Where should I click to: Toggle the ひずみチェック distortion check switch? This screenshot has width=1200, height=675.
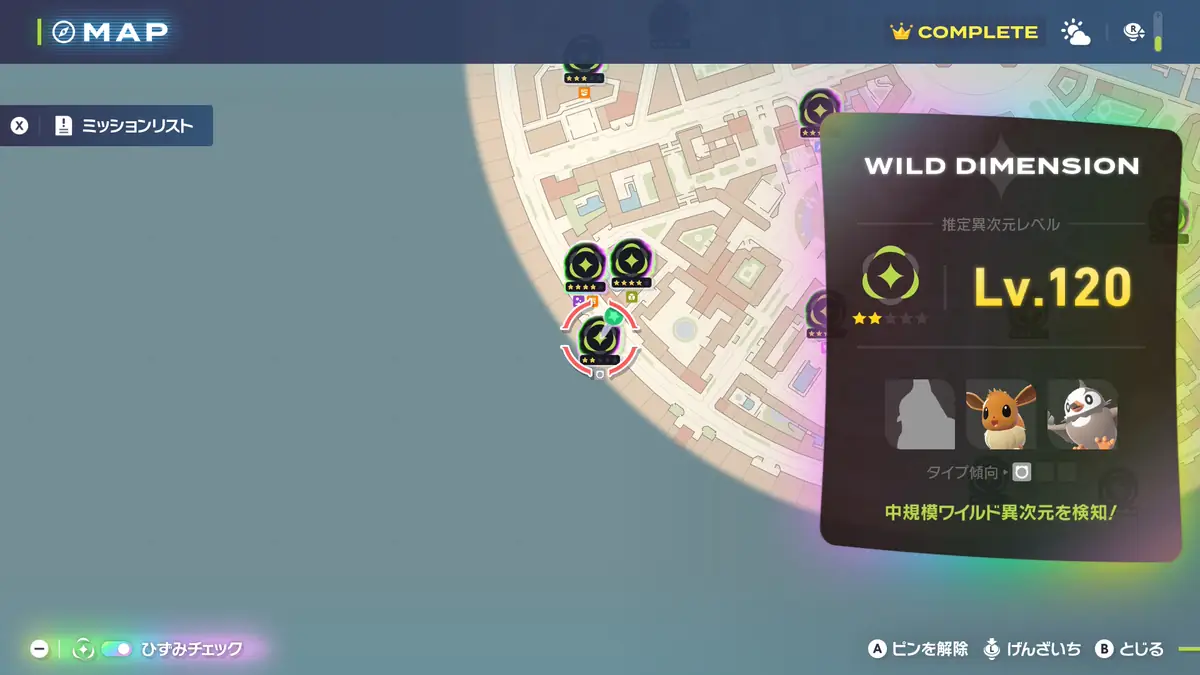coord(116,649)
